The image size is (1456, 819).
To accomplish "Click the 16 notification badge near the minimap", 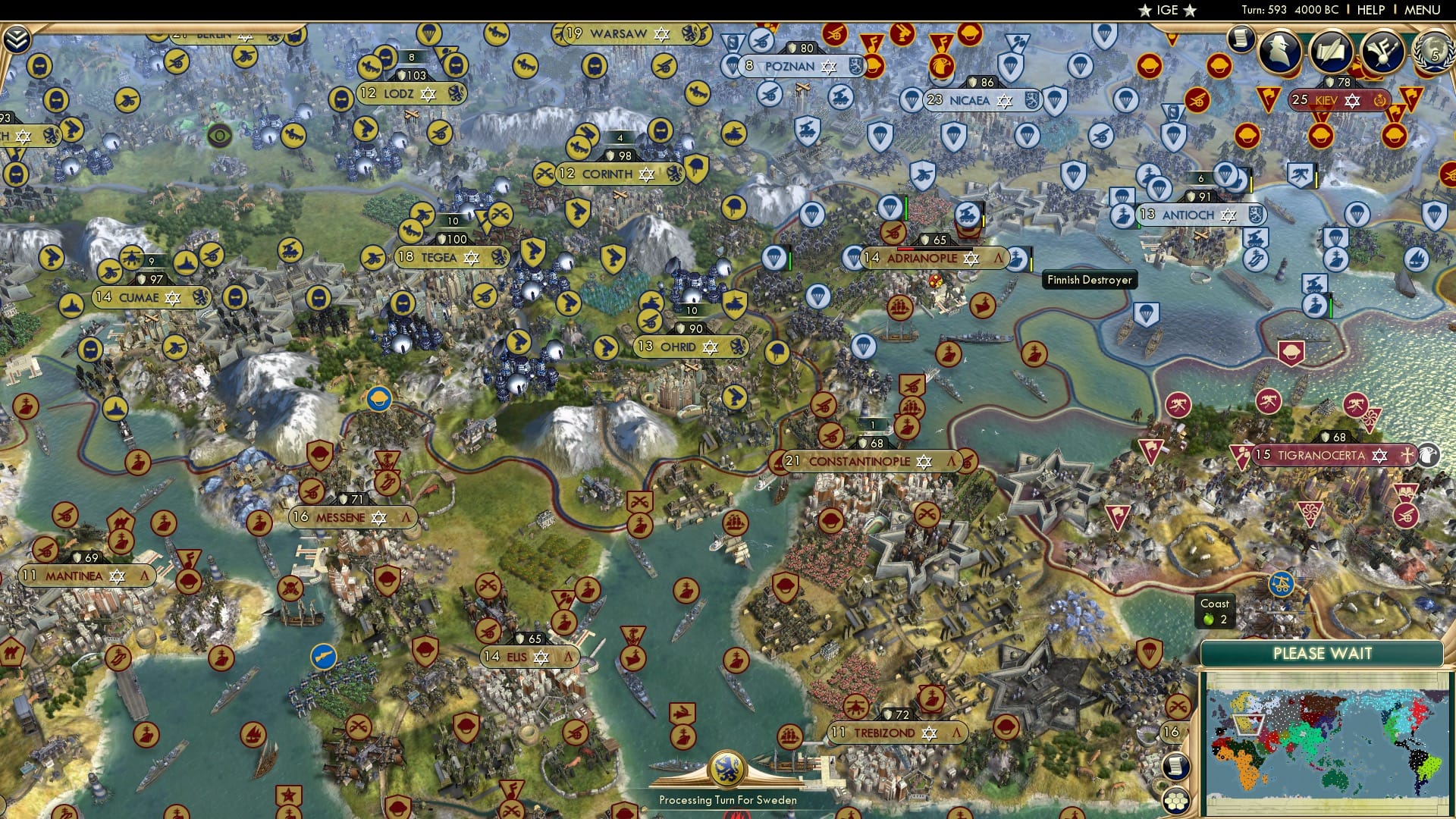I will [1171, 730].
